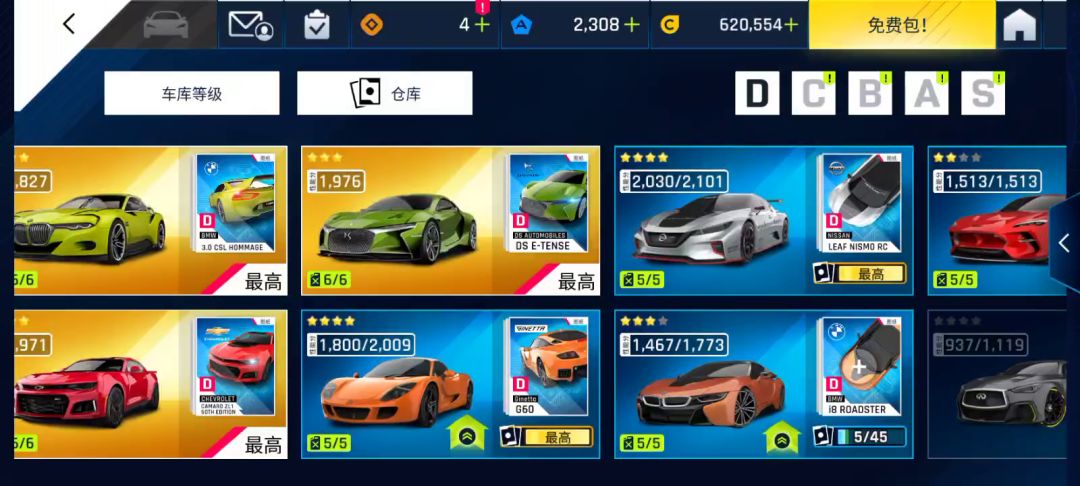This screenshot has height=486, width=1080.
Task: Switch to class S cars tab
Action: click(x=983, y=94)
